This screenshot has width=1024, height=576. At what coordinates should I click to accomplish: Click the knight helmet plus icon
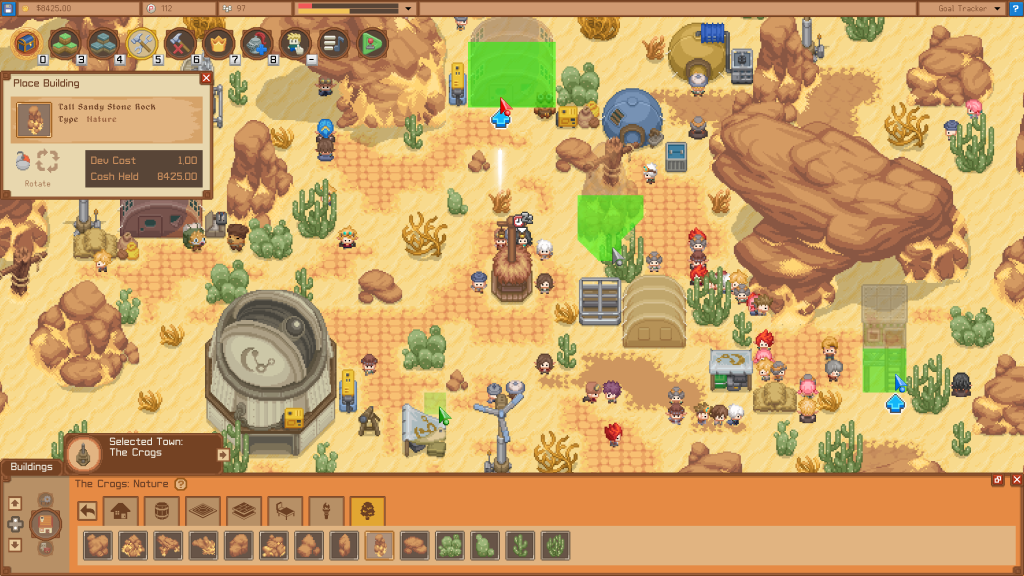(256, 43)
